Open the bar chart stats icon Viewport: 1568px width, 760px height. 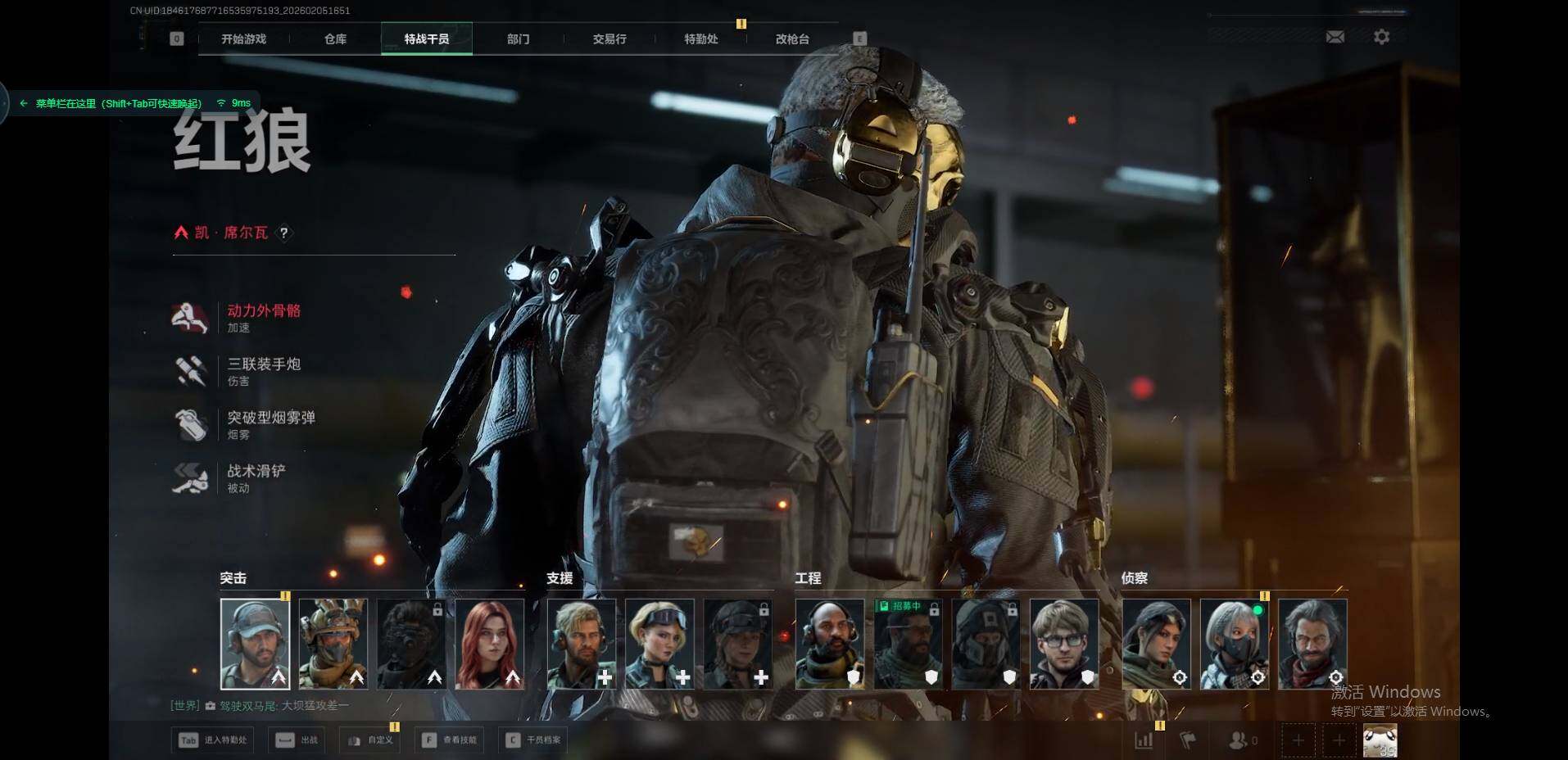click(x=1144, y=740)
